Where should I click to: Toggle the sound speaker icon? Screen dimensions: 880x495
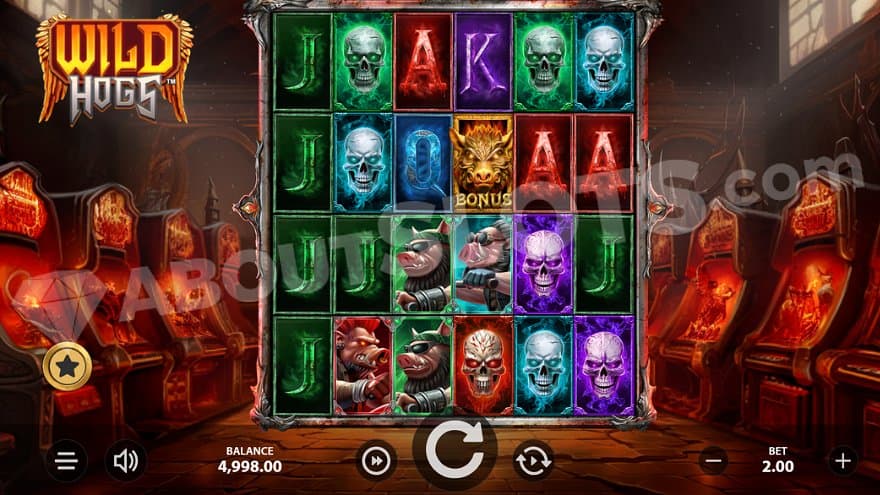[x=126, y=461]
